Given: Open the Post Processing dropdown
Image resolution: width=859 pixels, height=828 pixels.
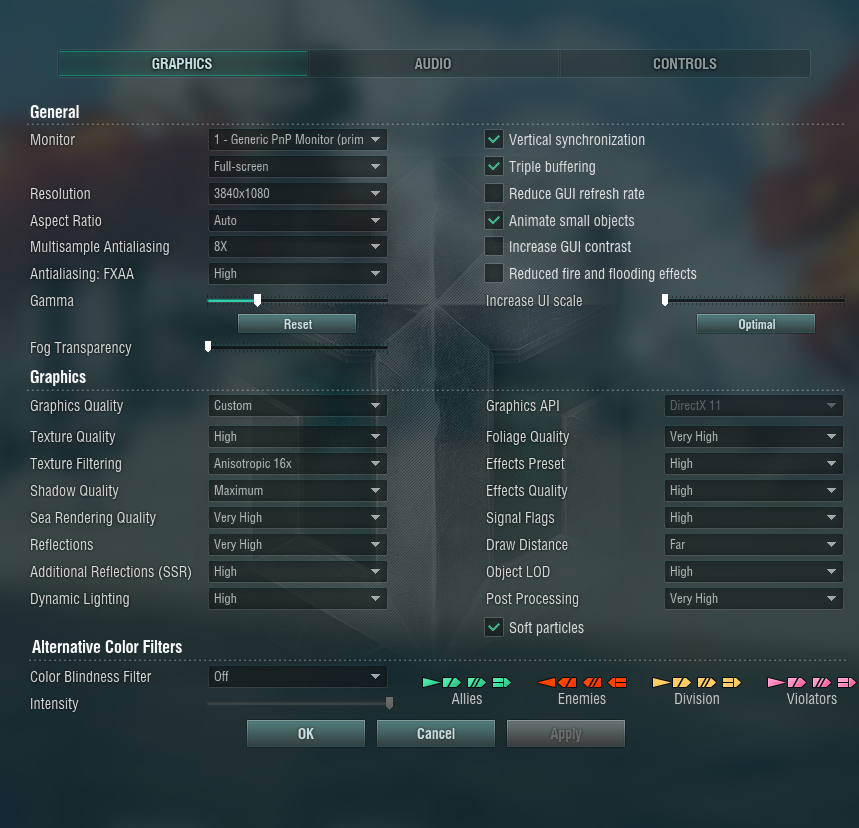Looking at the screenshot, I should pos(753,599).
